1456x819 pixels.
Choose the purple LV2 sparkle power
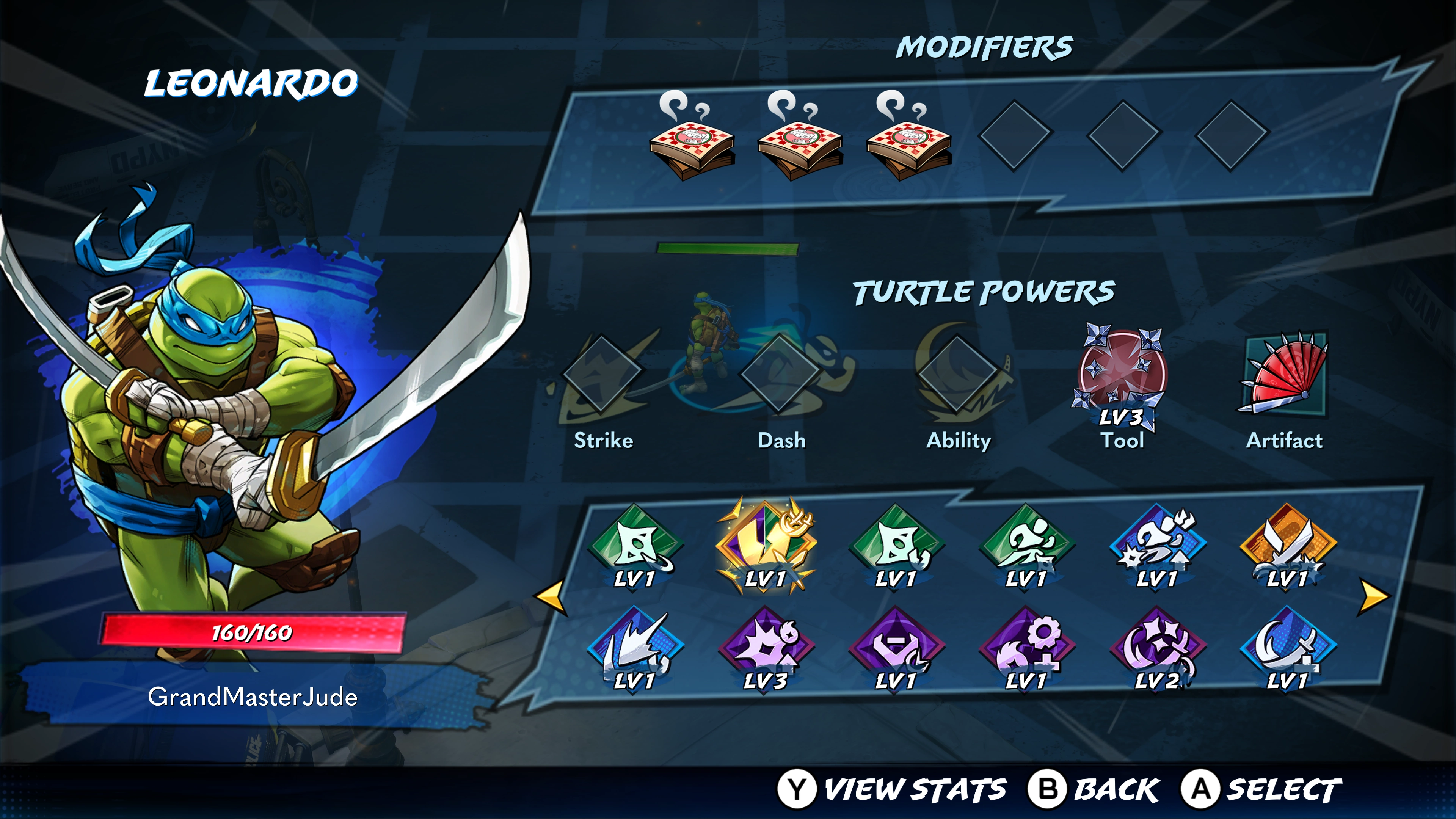point(1157,649)
